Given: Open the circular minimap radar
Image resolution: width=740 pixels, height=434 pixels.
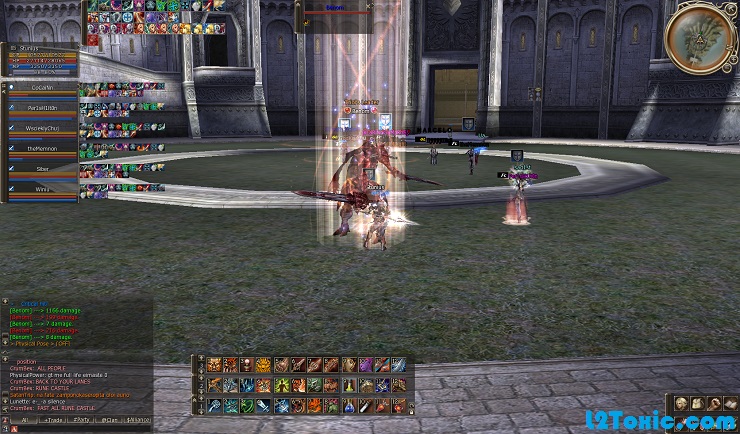Looking at the screenshot, I should tap(700, 39).
